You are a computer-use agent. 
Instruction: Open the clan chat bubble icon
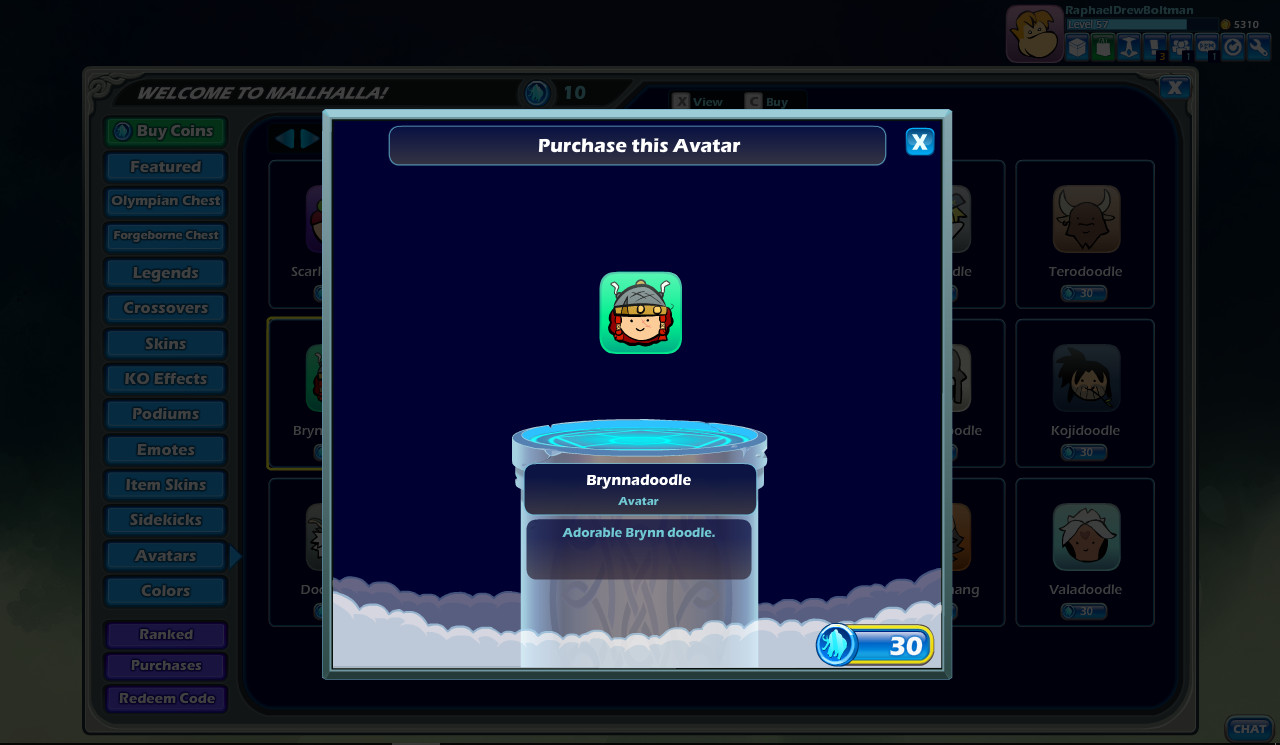coord(1206,46)
